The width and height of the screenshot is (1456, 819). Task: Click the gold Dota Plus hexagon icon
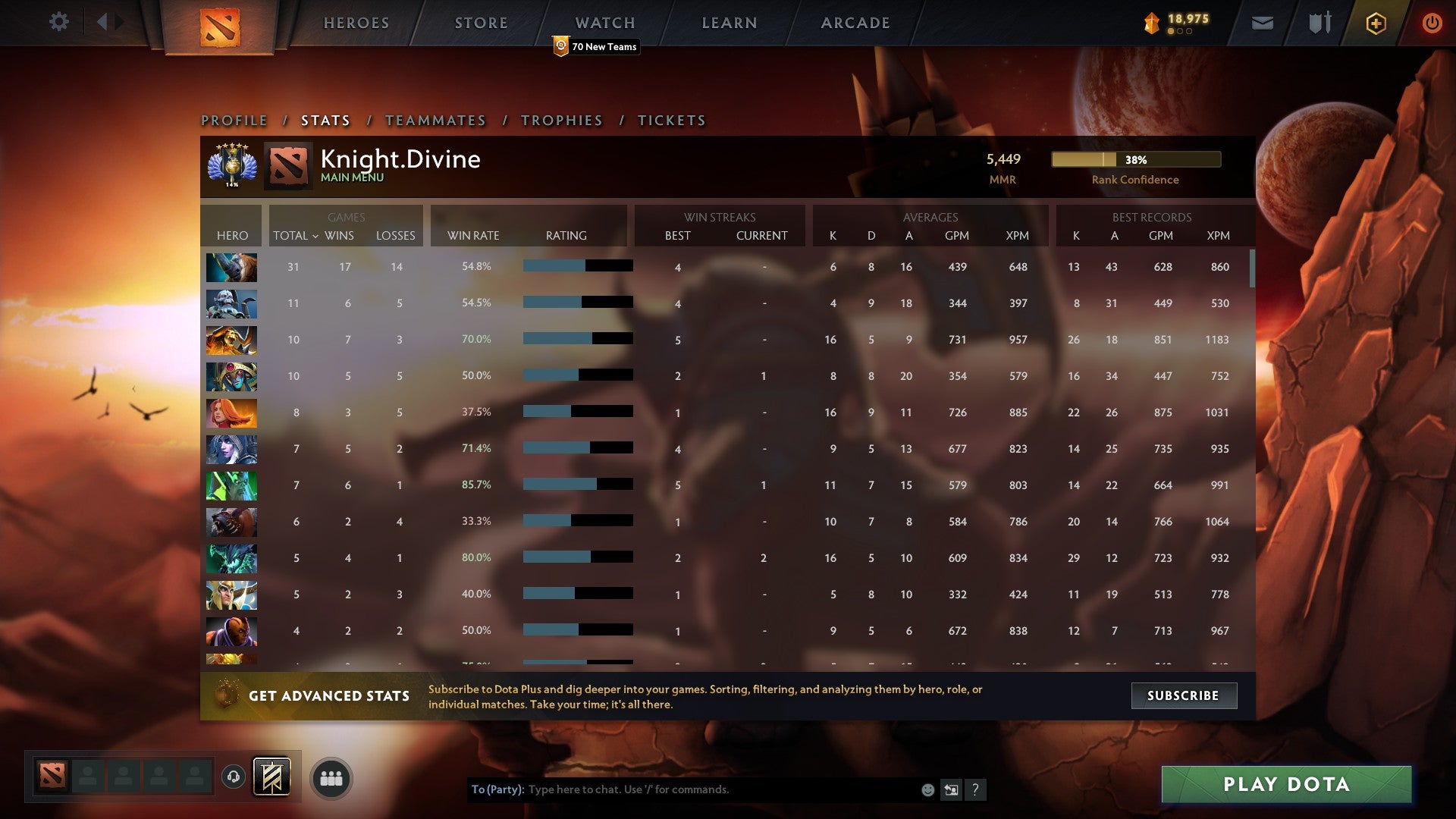(1375, 23)
